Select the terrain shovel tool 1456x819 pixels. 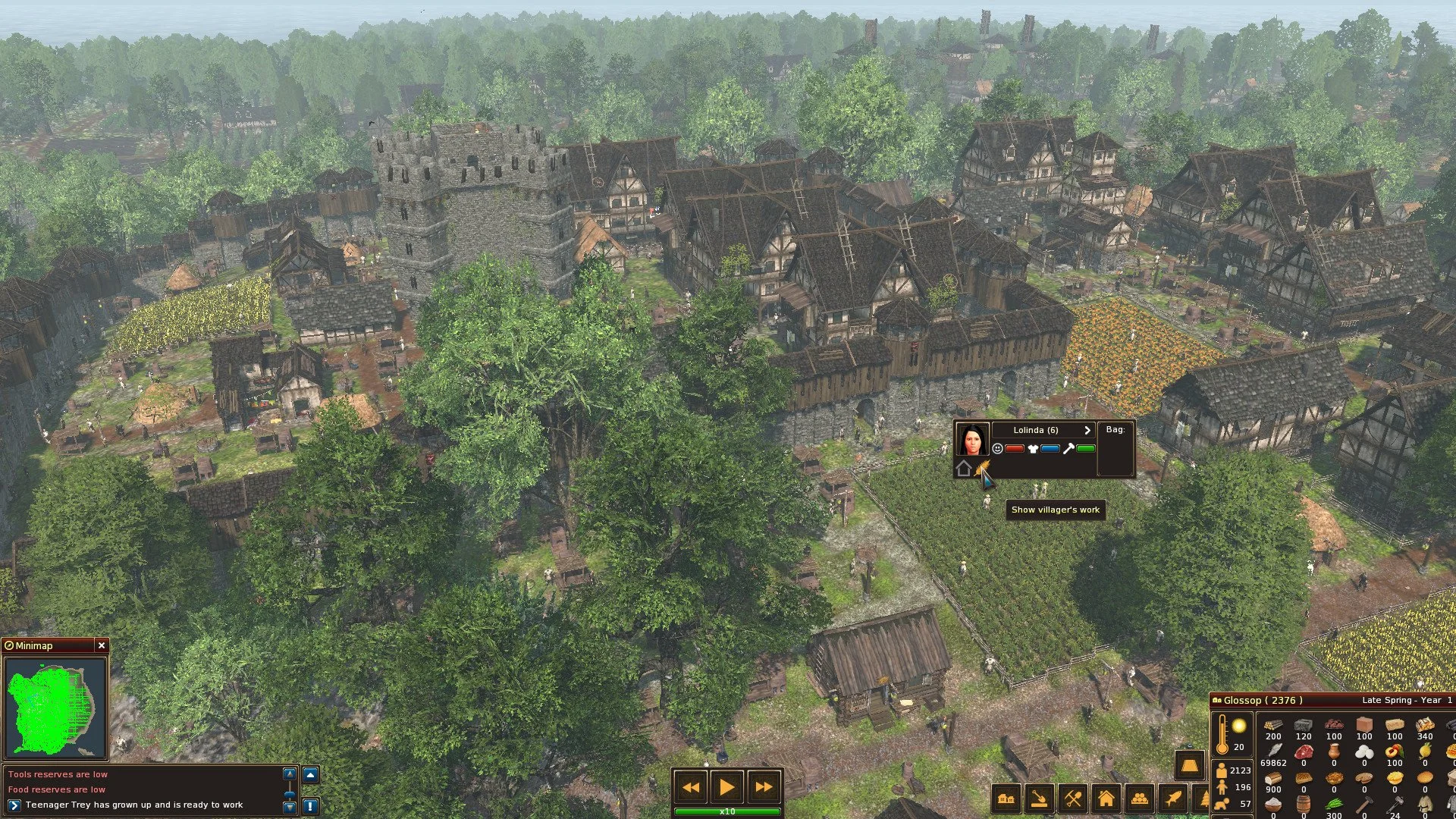[1040, 797]
